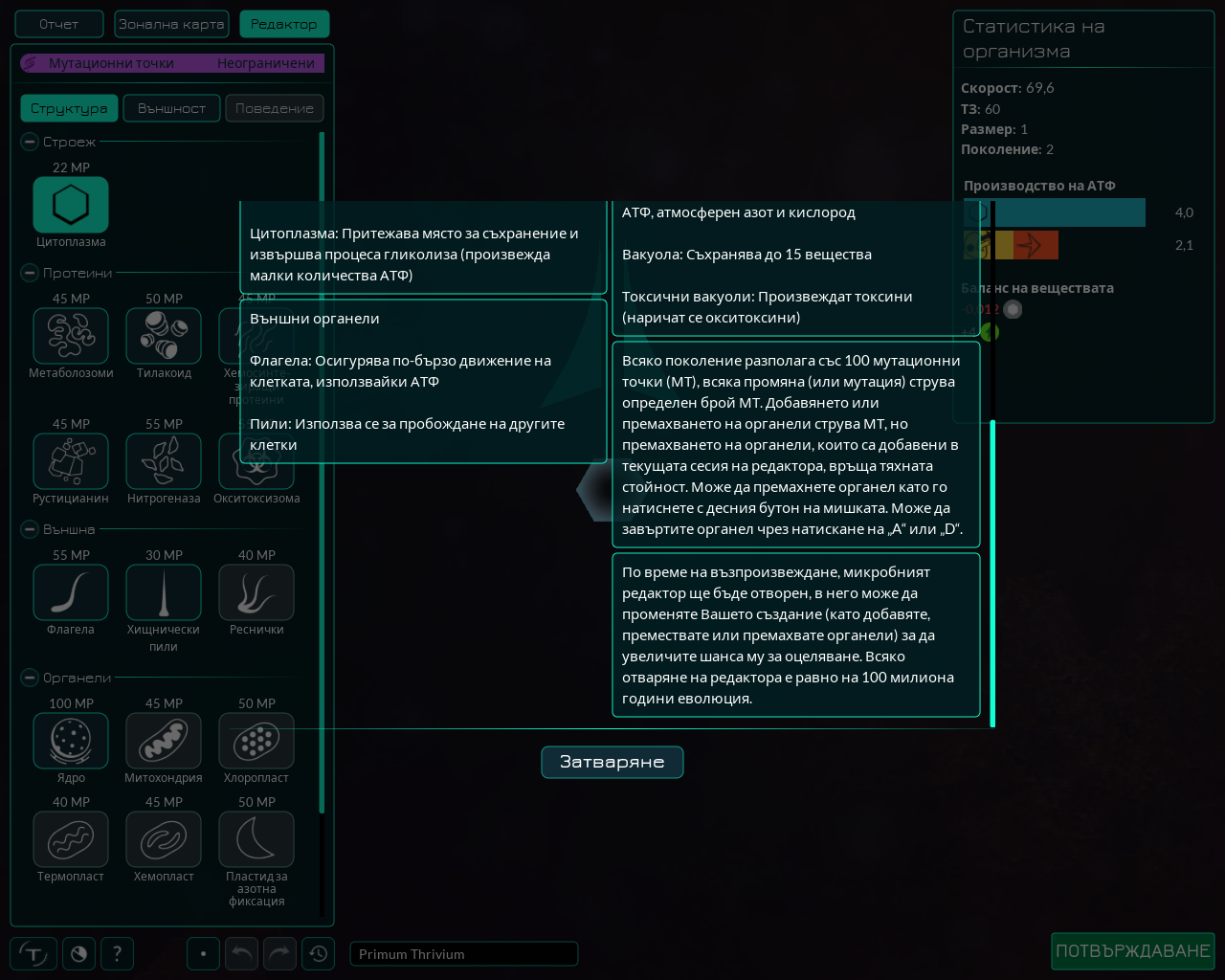Viewport: 1225px width, 980px height.
Task: Select the Metabolosomes protein part
Action: 70,335
